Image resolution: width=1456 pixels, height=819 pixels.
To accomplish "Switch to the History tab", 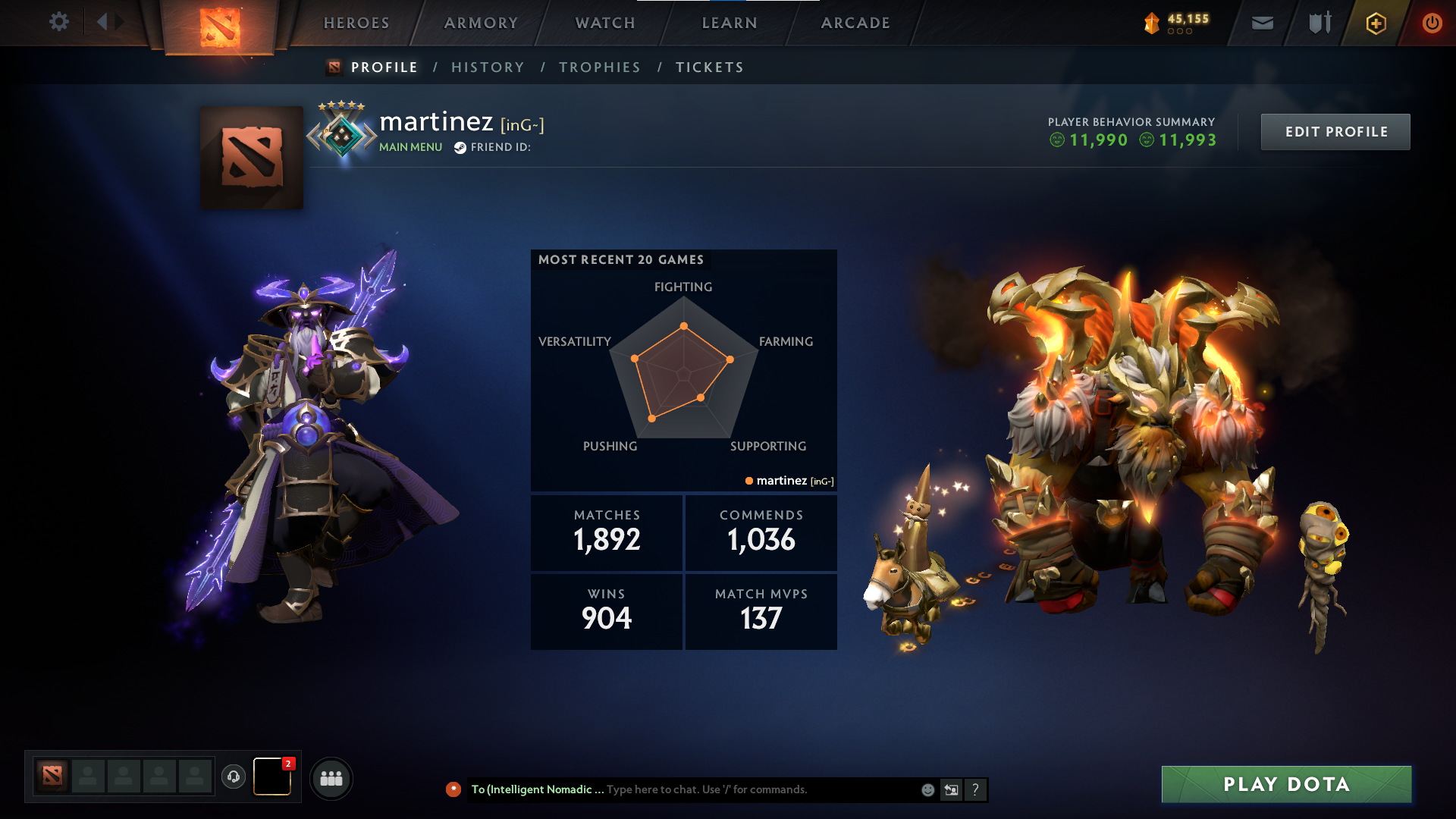I will click(x=488, y=67).
